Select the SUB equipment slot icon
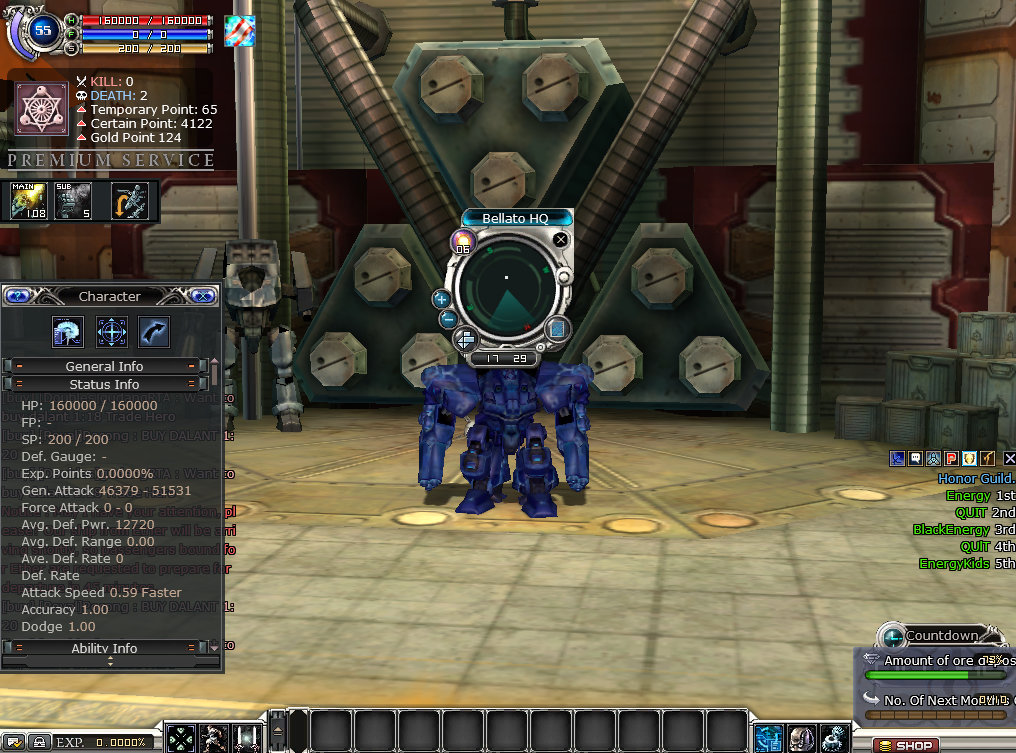Viewport: 1016px width, 753px height. point(72,201)
